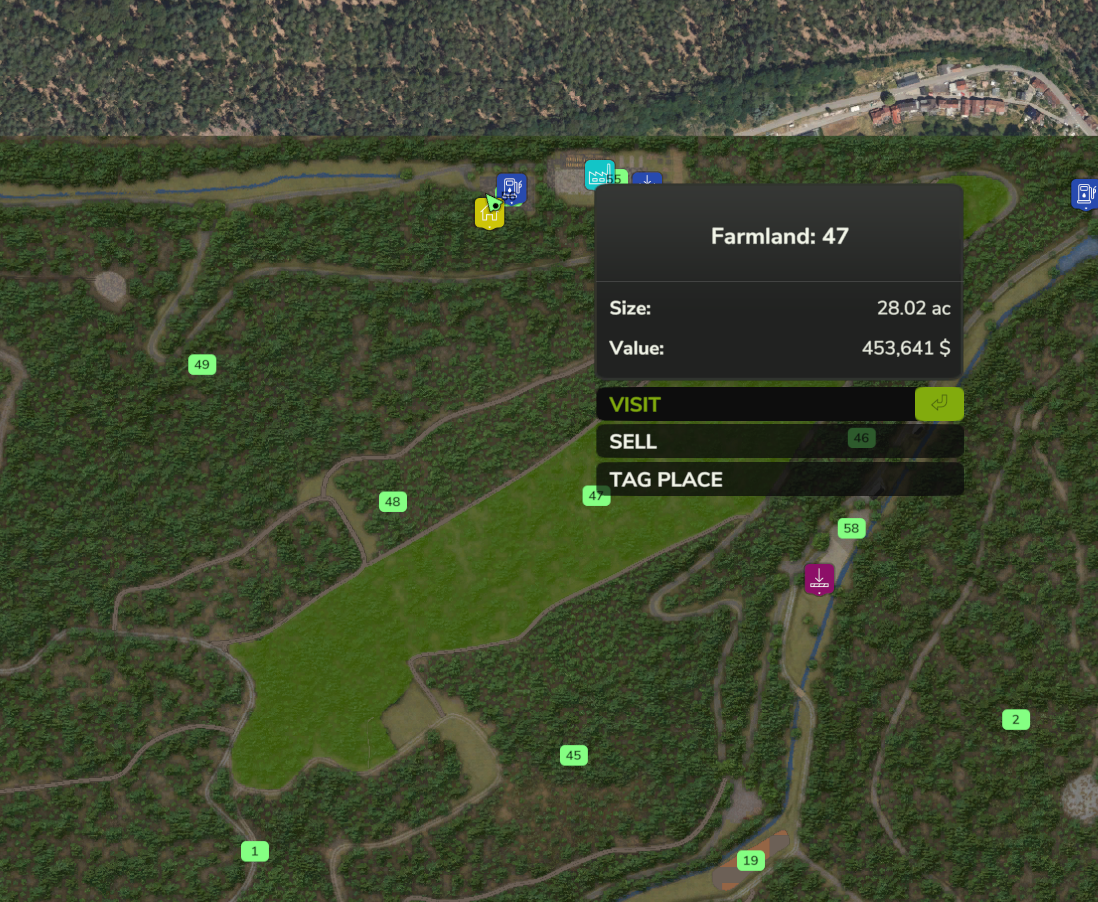The width and height of the screenshot is (1098, 902).
Task: Choose the farmland 48 label
Action: (x=392, y=501)
